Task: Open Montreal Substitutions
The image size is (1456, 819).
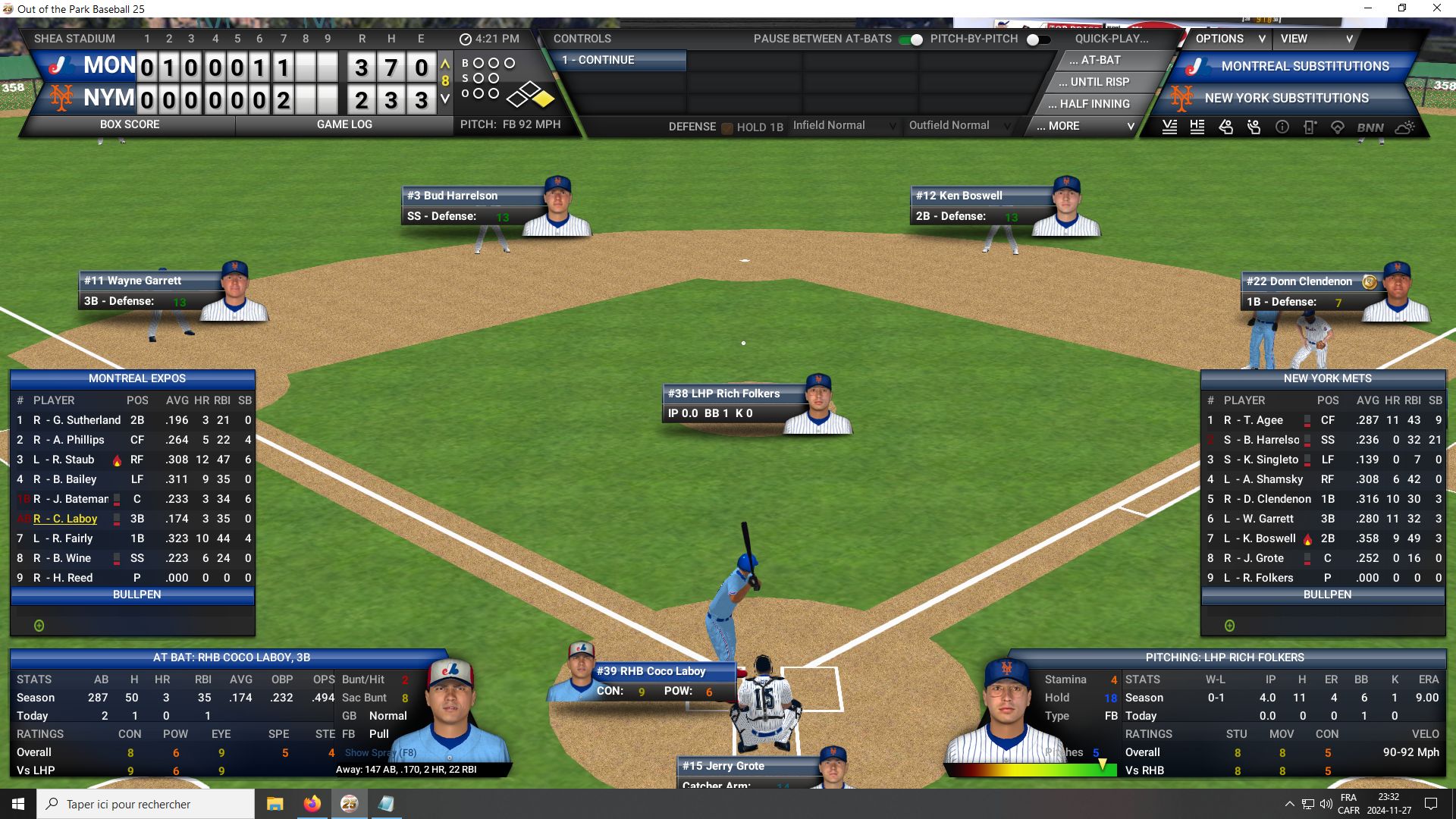Action: click(x=1304, y=67)
